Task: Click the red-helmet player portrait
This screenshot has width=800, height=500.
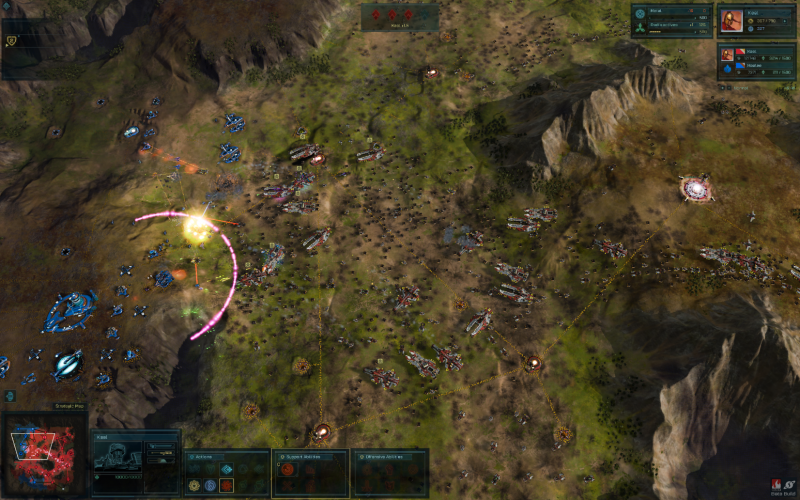Action: [x=732, y=21]
